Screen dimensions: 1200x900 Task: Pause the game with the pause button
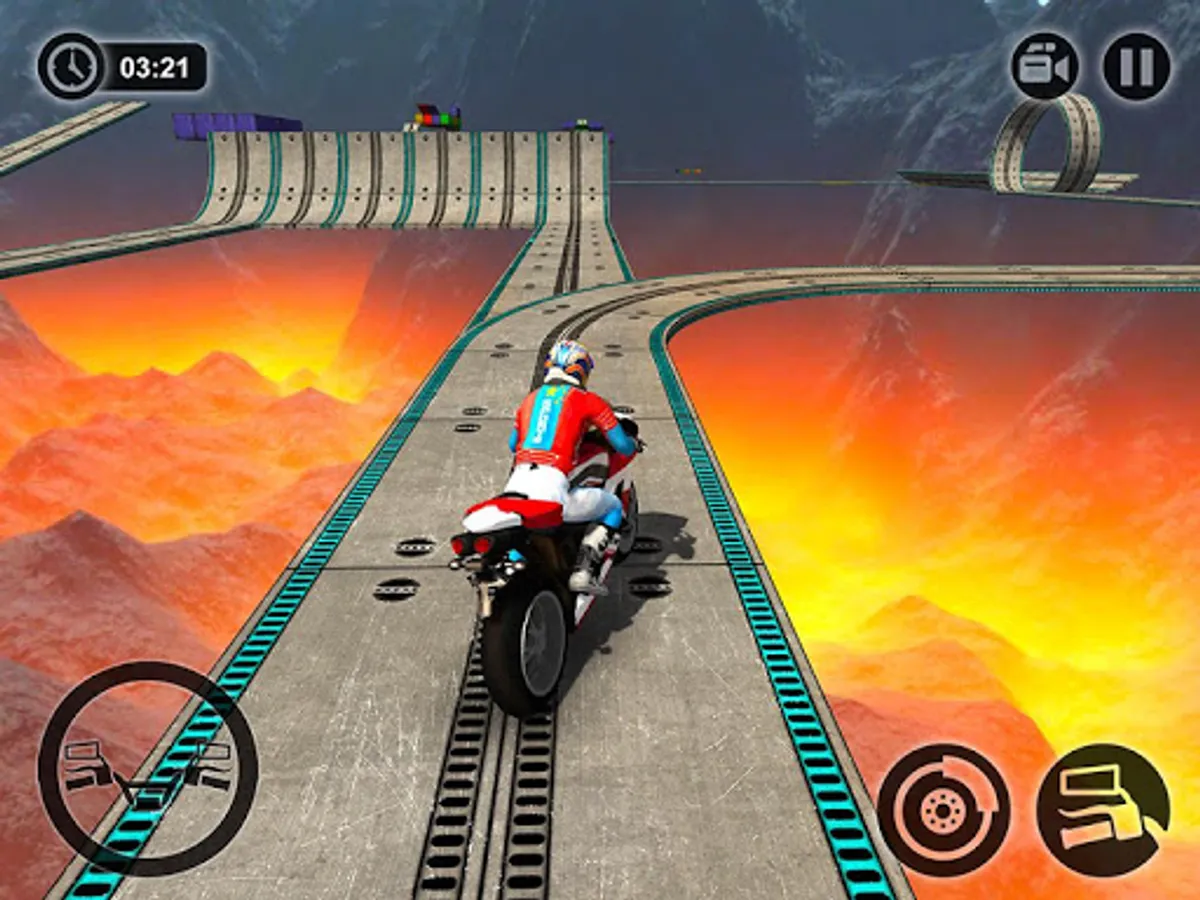tap(1136, 67)
